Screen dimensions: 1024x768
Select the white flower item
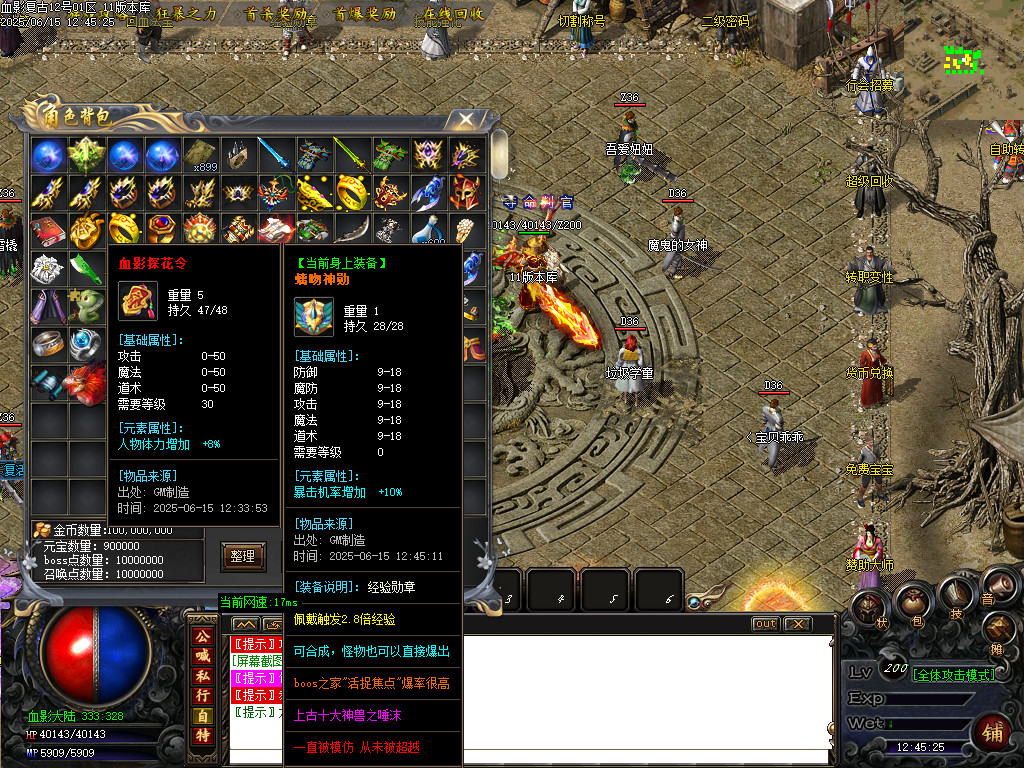pos(46,267)
